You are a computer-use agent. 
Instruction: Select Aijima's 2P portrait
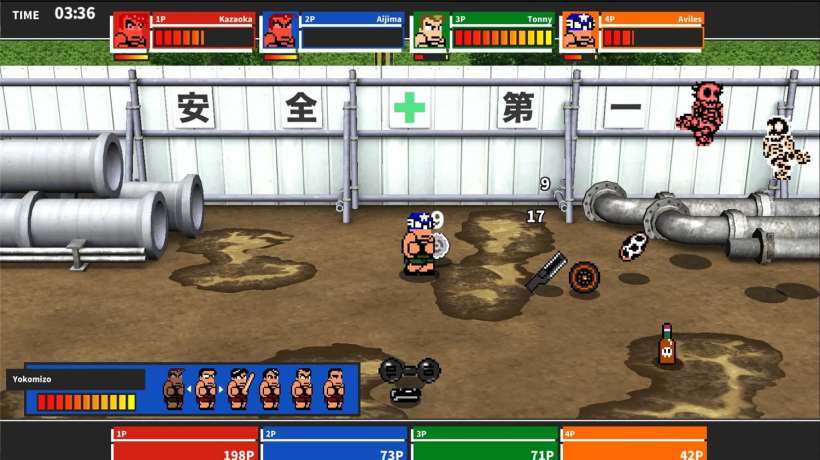coord(280,32)
